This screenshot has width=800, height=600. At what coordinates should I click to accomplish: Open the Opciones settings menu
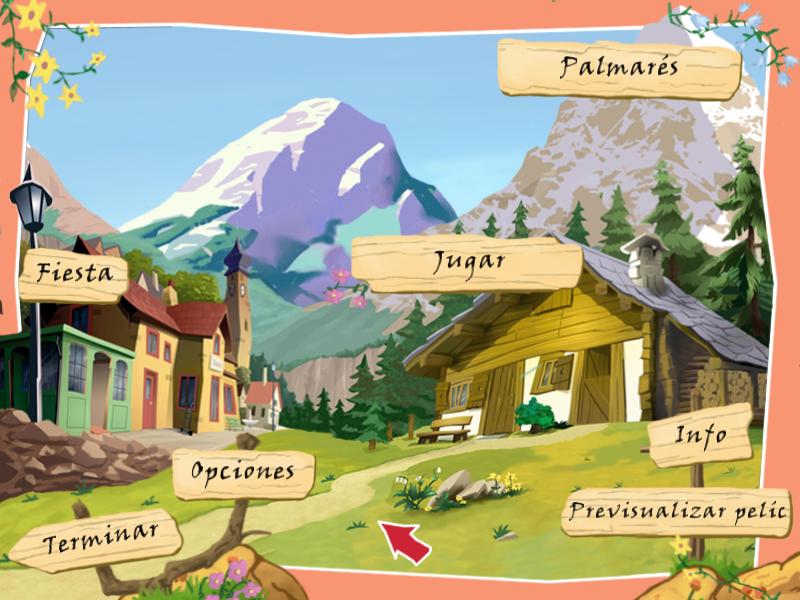point(243,471)
